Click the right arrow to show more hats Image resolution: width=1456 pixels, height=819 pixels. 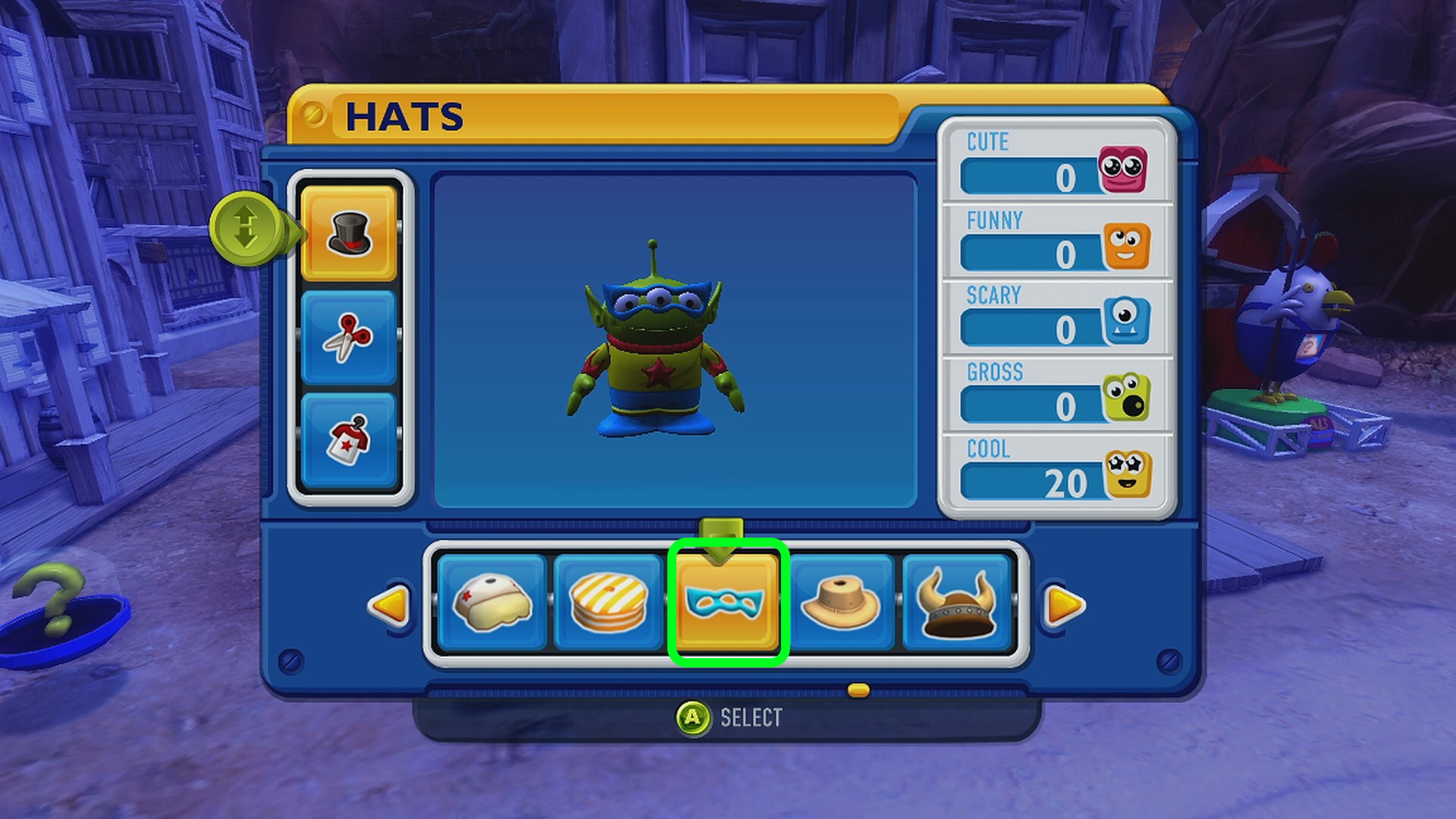coord(1064,605)
